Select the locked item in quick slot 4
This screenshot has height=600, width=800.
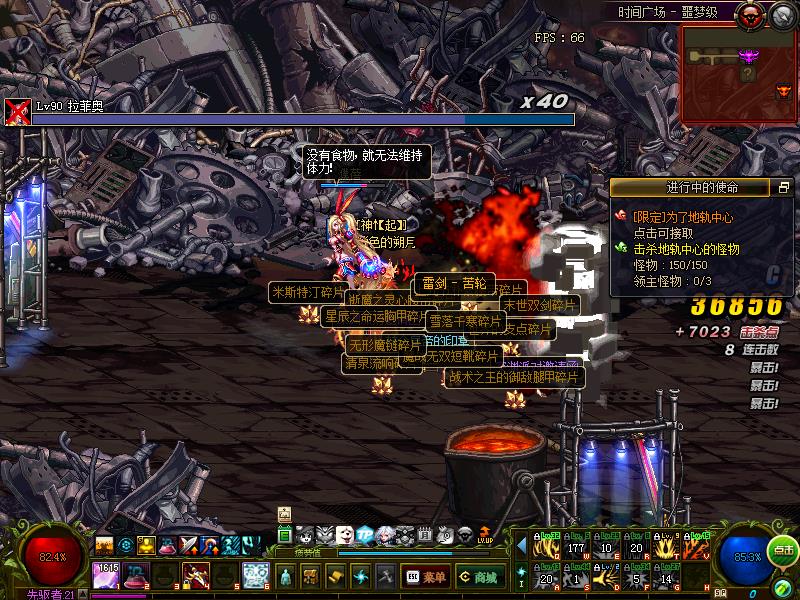point(196,575)
